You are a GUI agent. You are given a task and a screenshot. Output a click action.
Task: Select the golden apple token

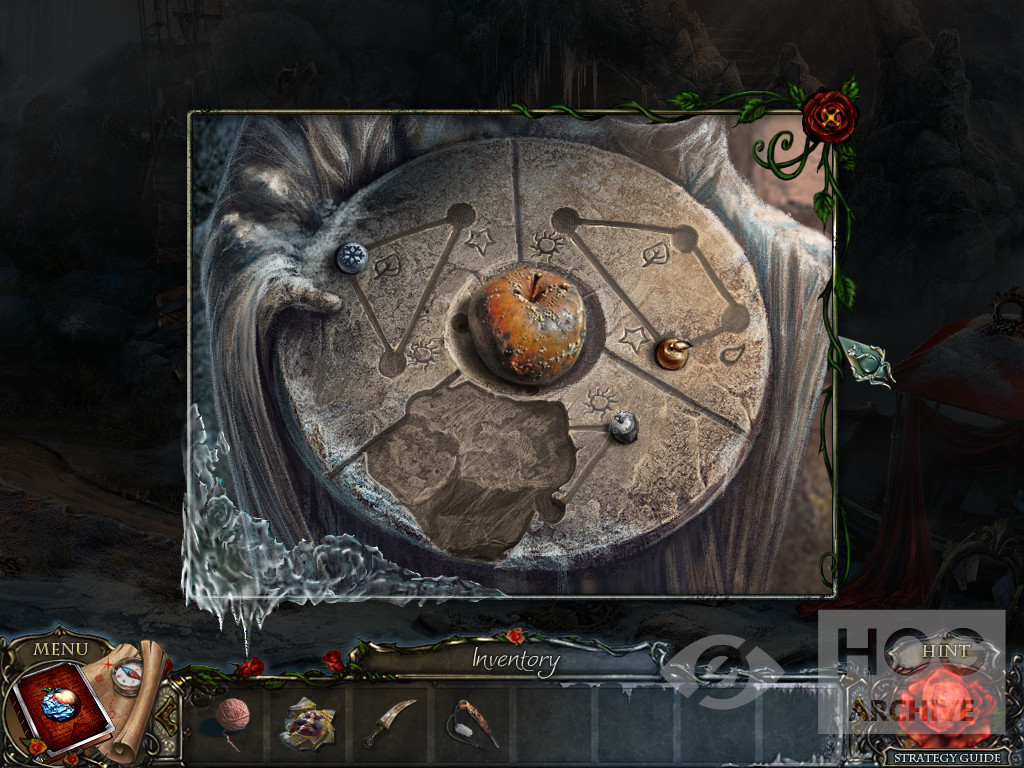(x=672, y=352)
